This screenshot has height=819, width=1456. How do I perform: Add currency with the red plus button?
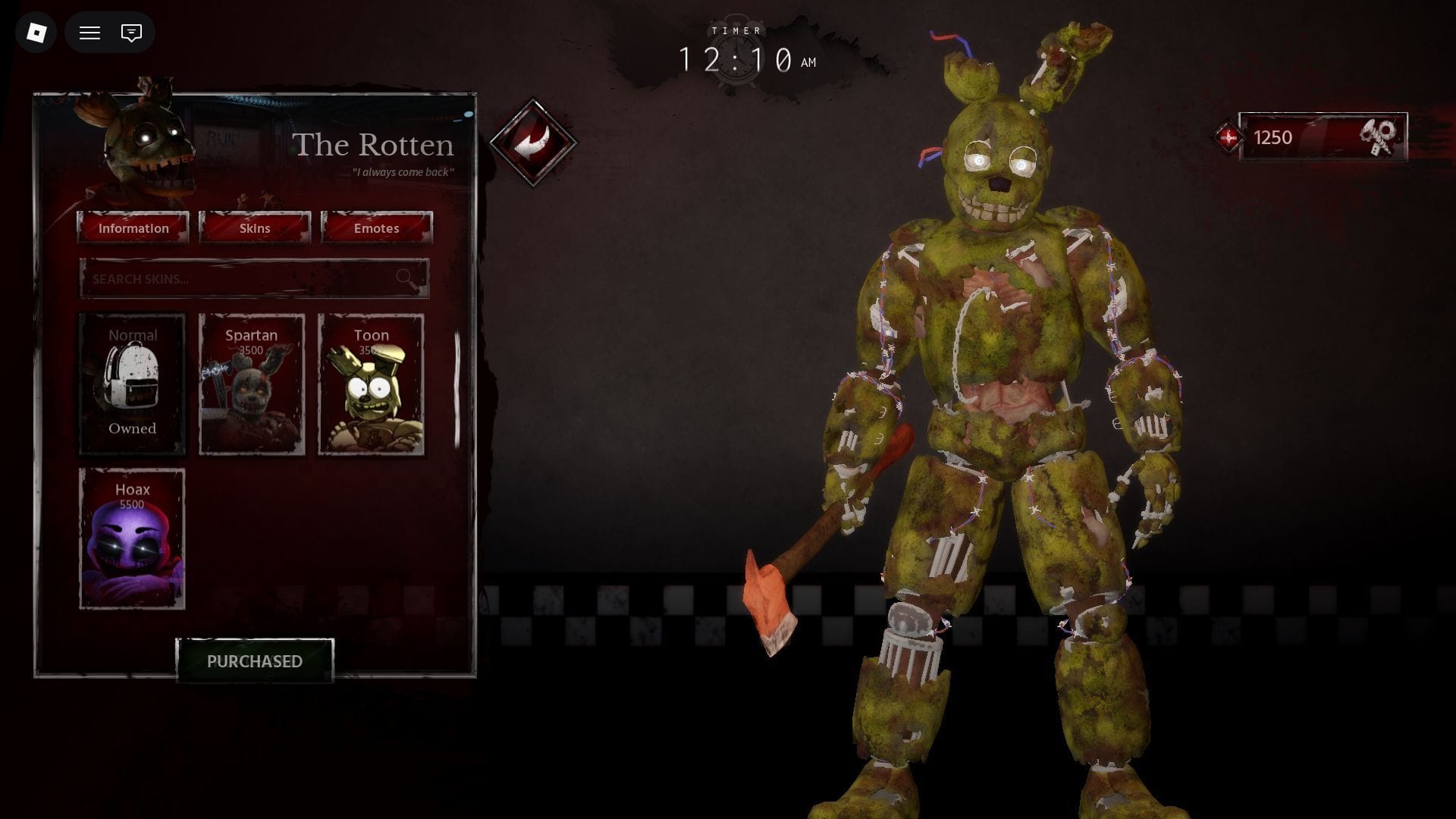1228,137
